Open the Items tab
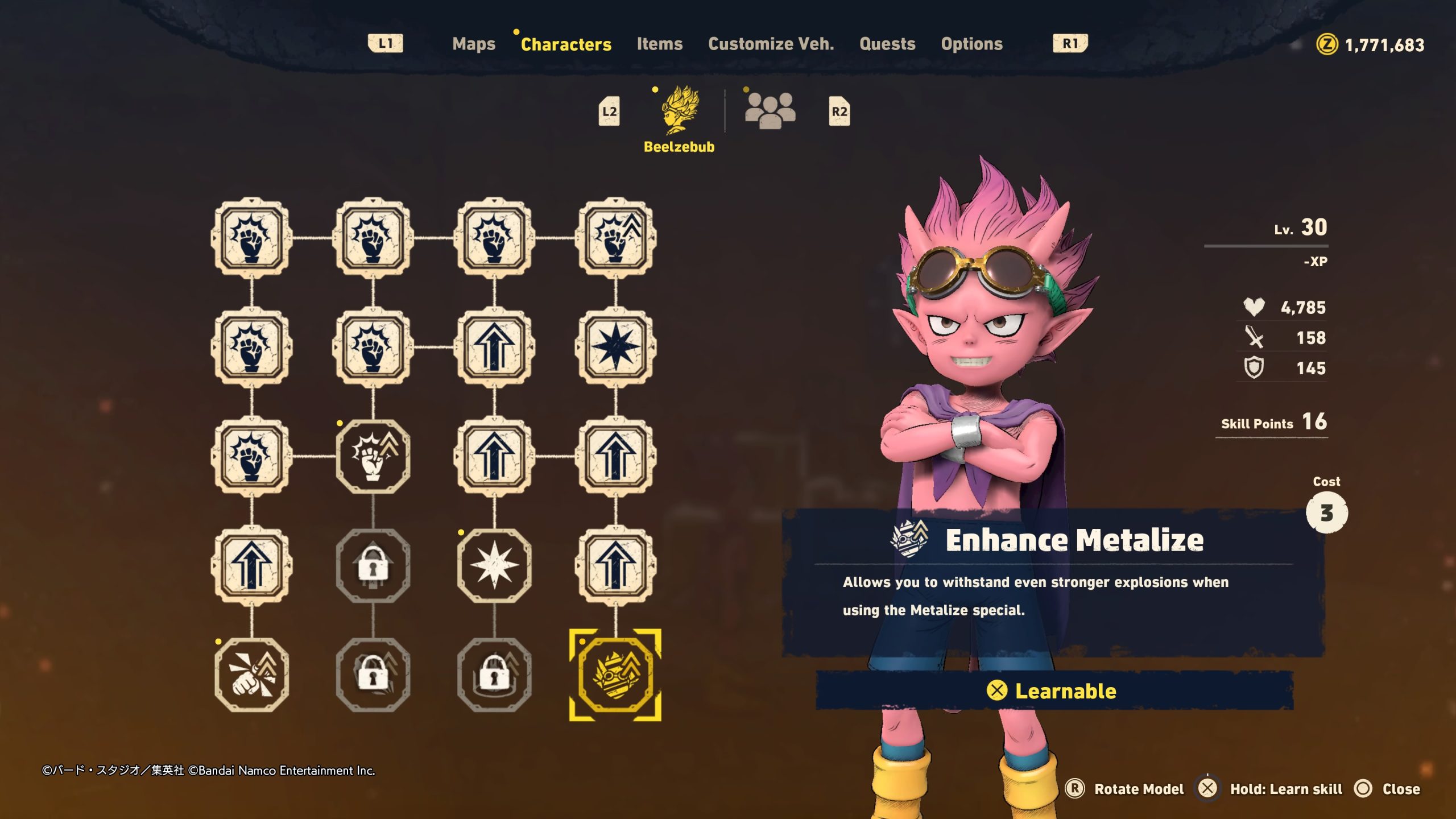The image size is (1456, 819). click(659, 44)
